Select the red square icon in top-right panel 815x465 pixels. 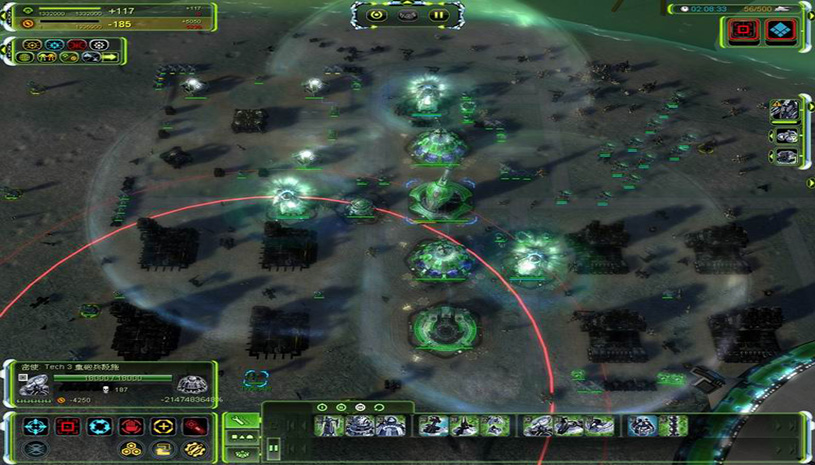[742, 31]
